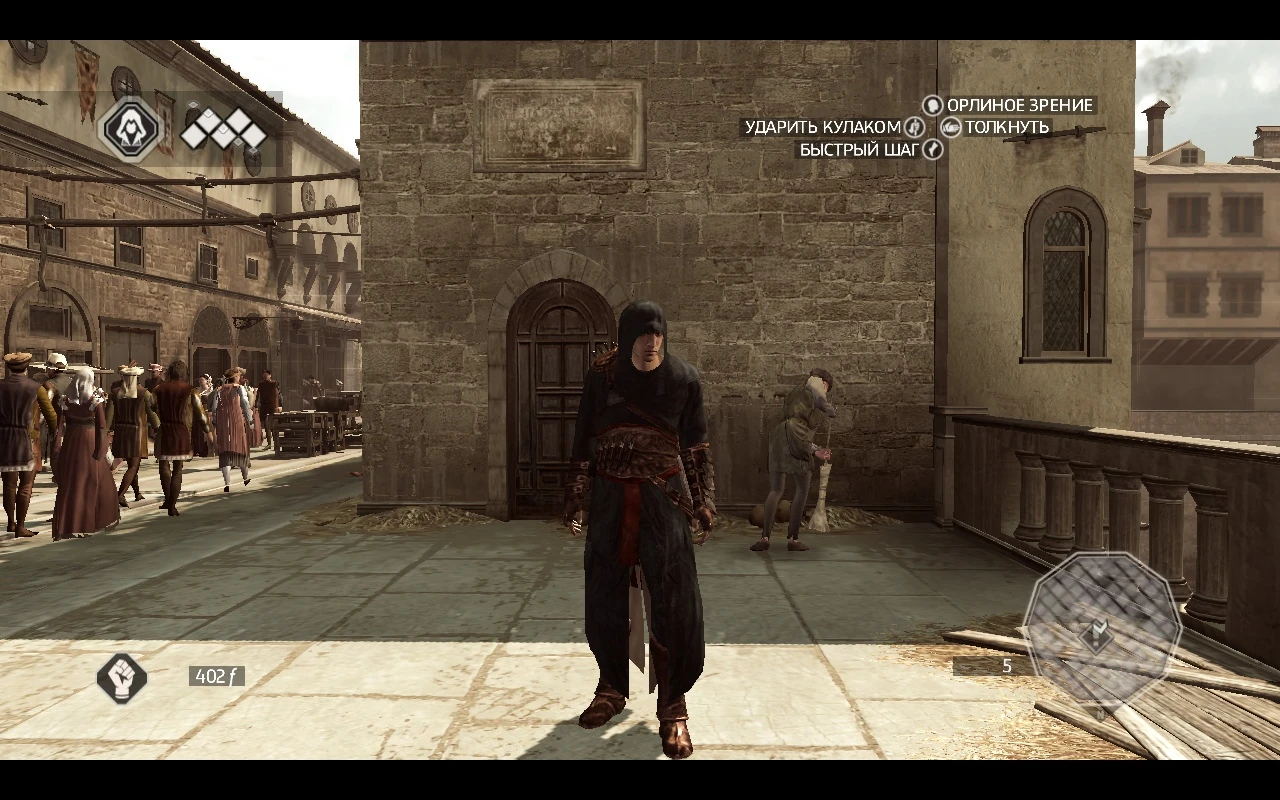Click the legs icon beside Быстрый шаг

(x=932, y=150)
